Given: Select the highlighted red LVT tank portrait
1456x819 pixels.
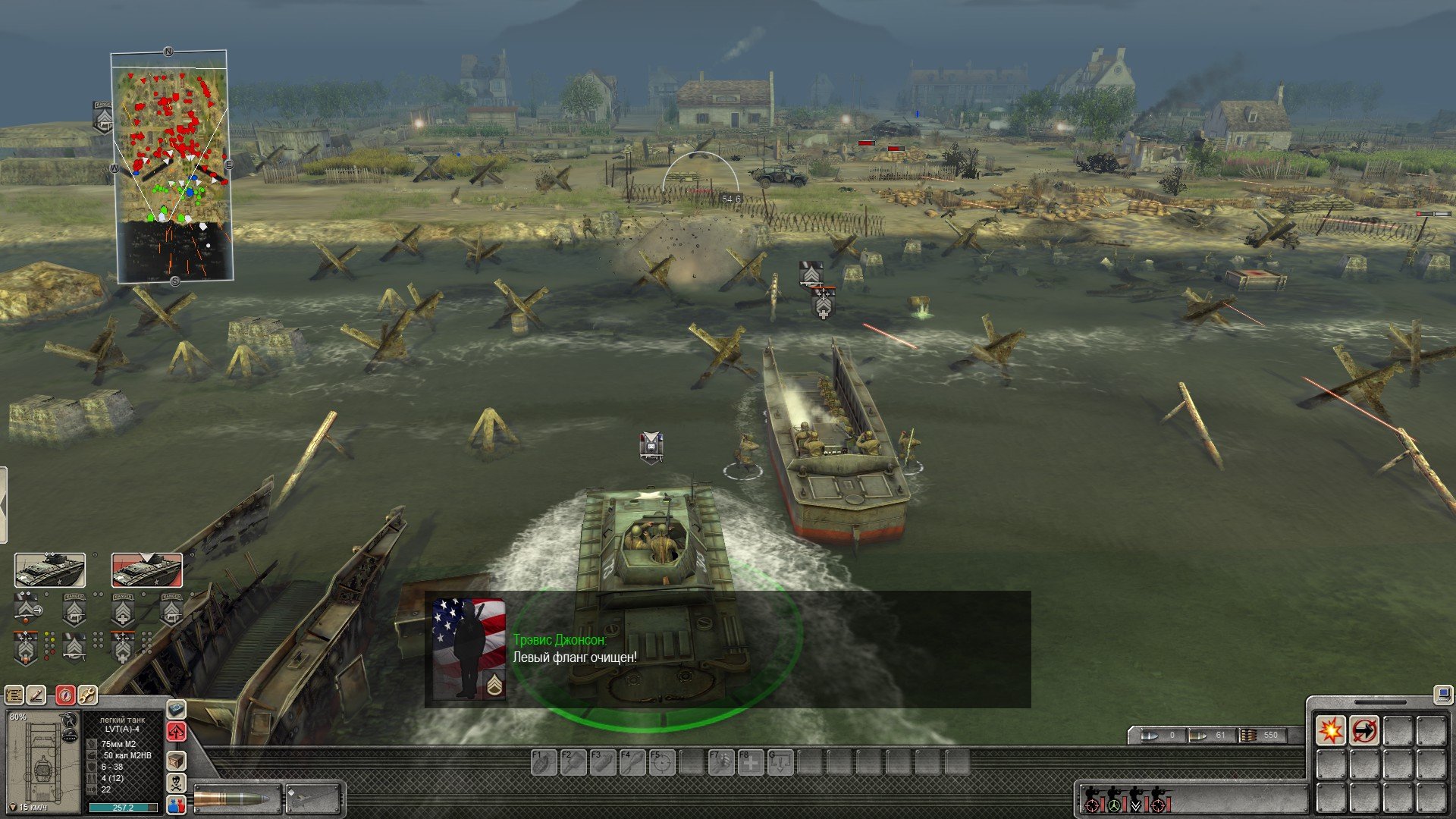Looking at the screenshot, I should pos(147,570).
